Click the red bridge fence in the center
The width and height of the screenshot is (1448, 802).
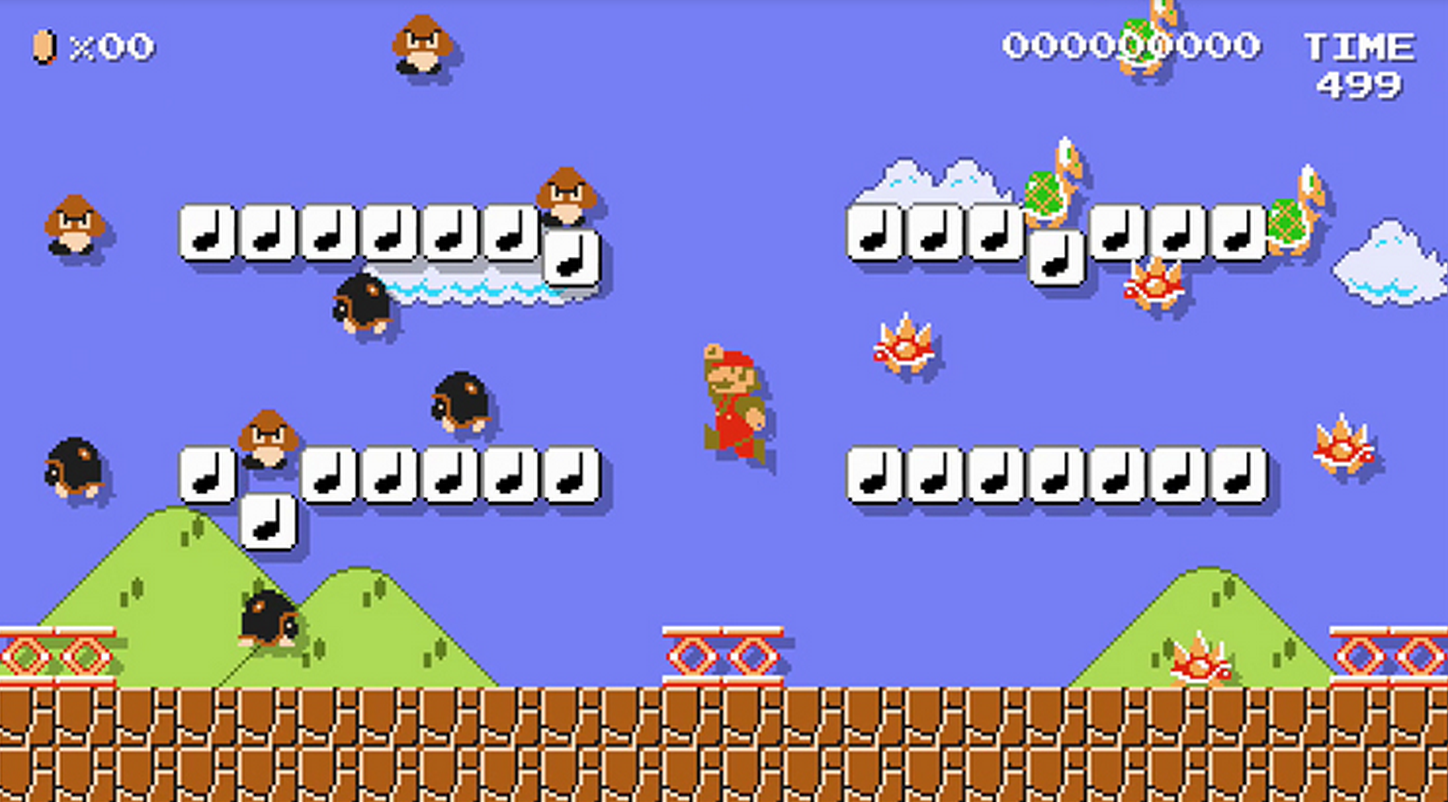(x=725, y=650)
